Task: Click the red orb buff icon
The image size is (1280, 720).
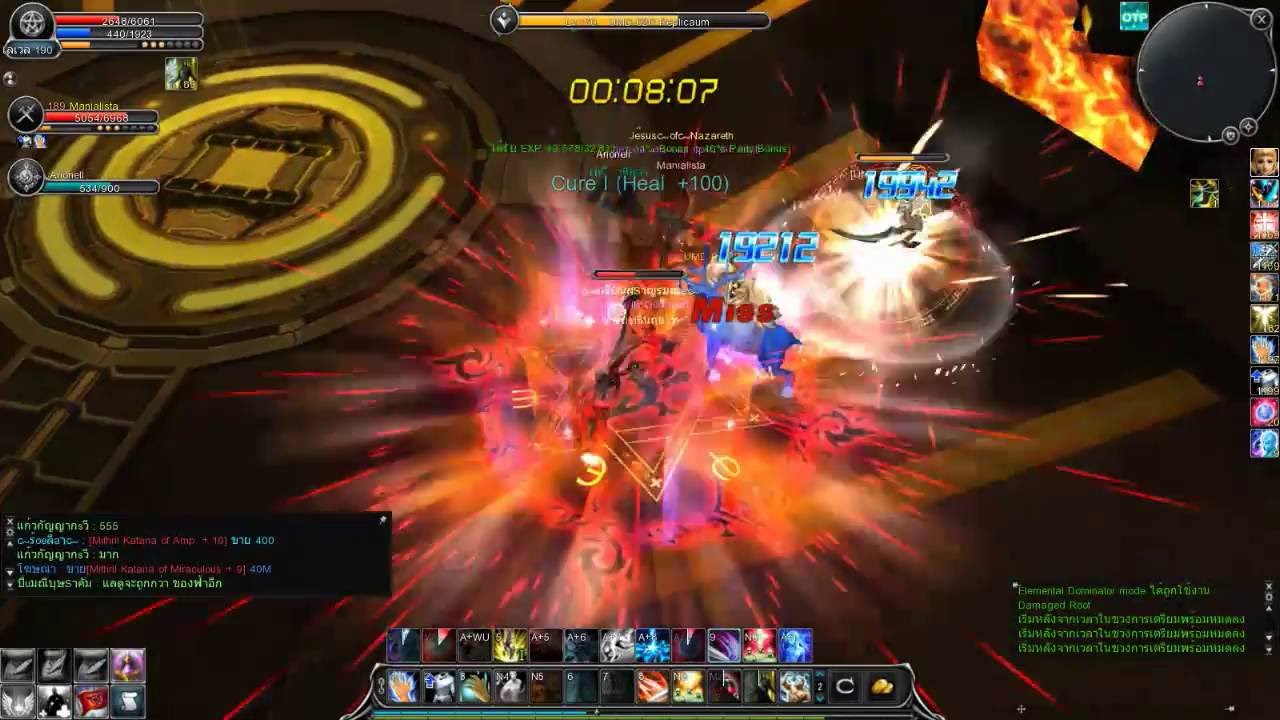Action: pos(1264,412)
